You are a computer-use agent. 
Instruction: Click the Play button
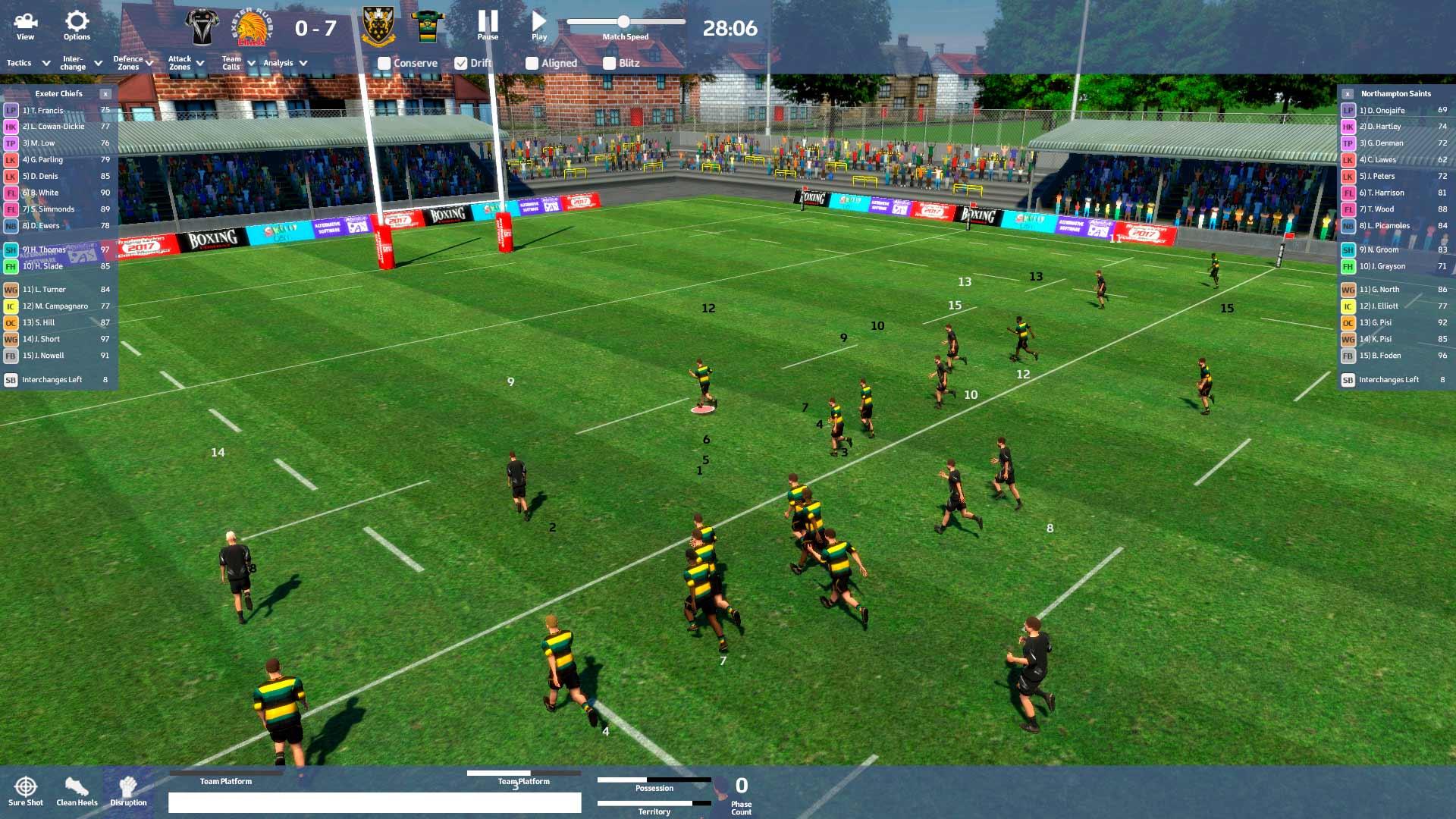[539, 25]
